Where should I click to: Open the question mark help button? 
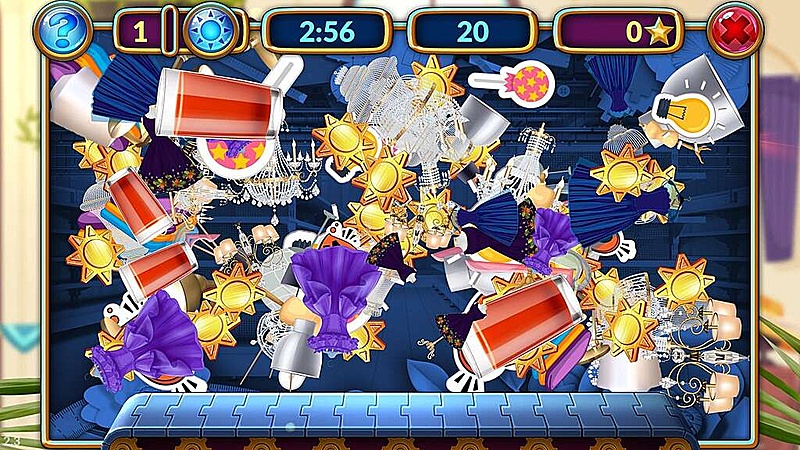coord(64,30)
